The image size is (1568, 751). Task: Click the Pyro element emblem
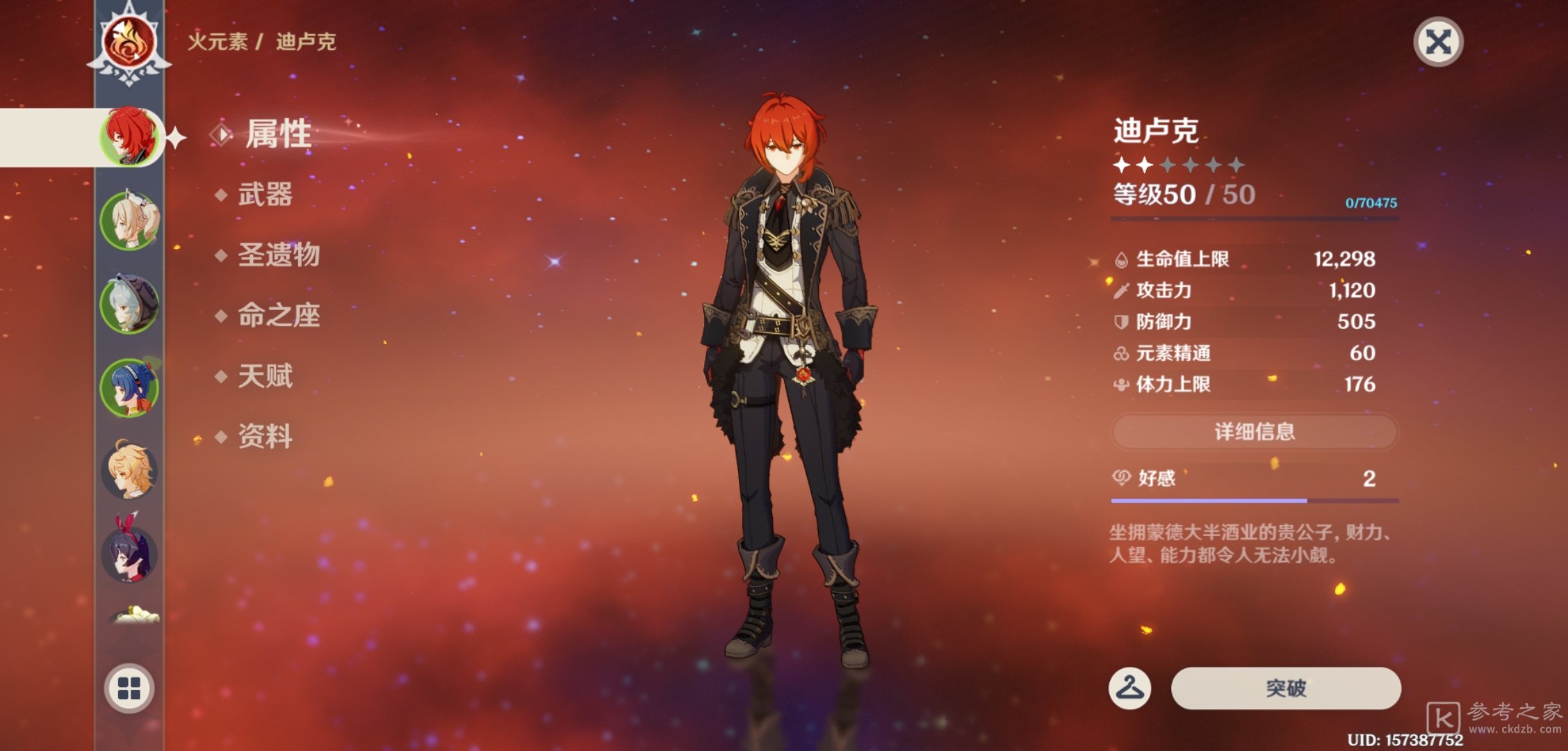pos(129,43)
